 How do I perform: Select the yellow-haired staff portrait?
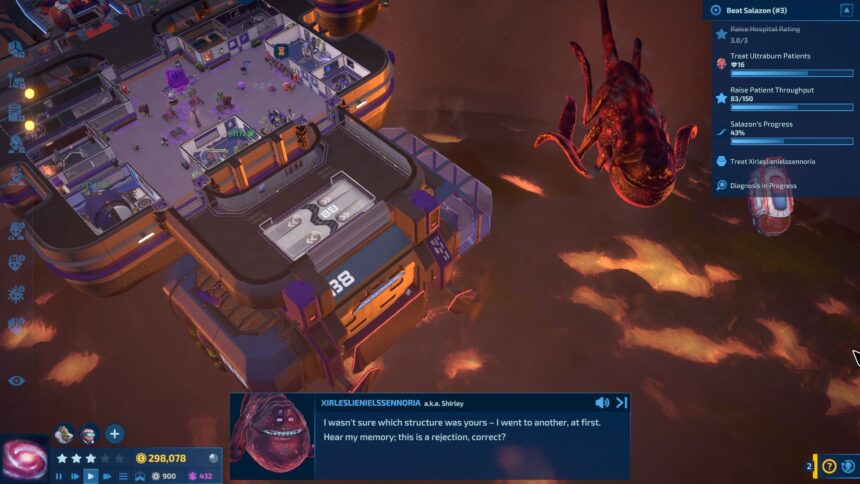(64, 434)
